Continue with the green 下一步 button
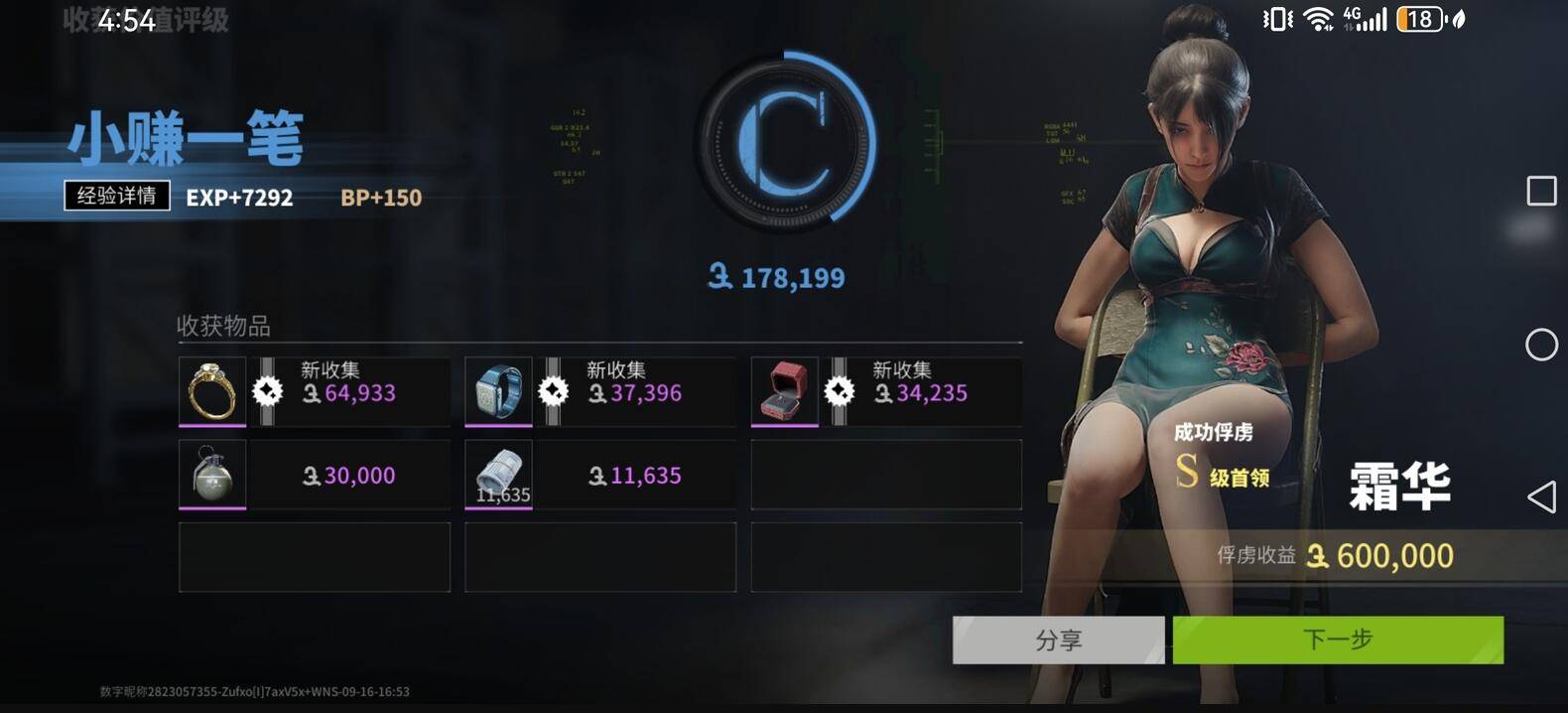 (x=1338, y=641)
